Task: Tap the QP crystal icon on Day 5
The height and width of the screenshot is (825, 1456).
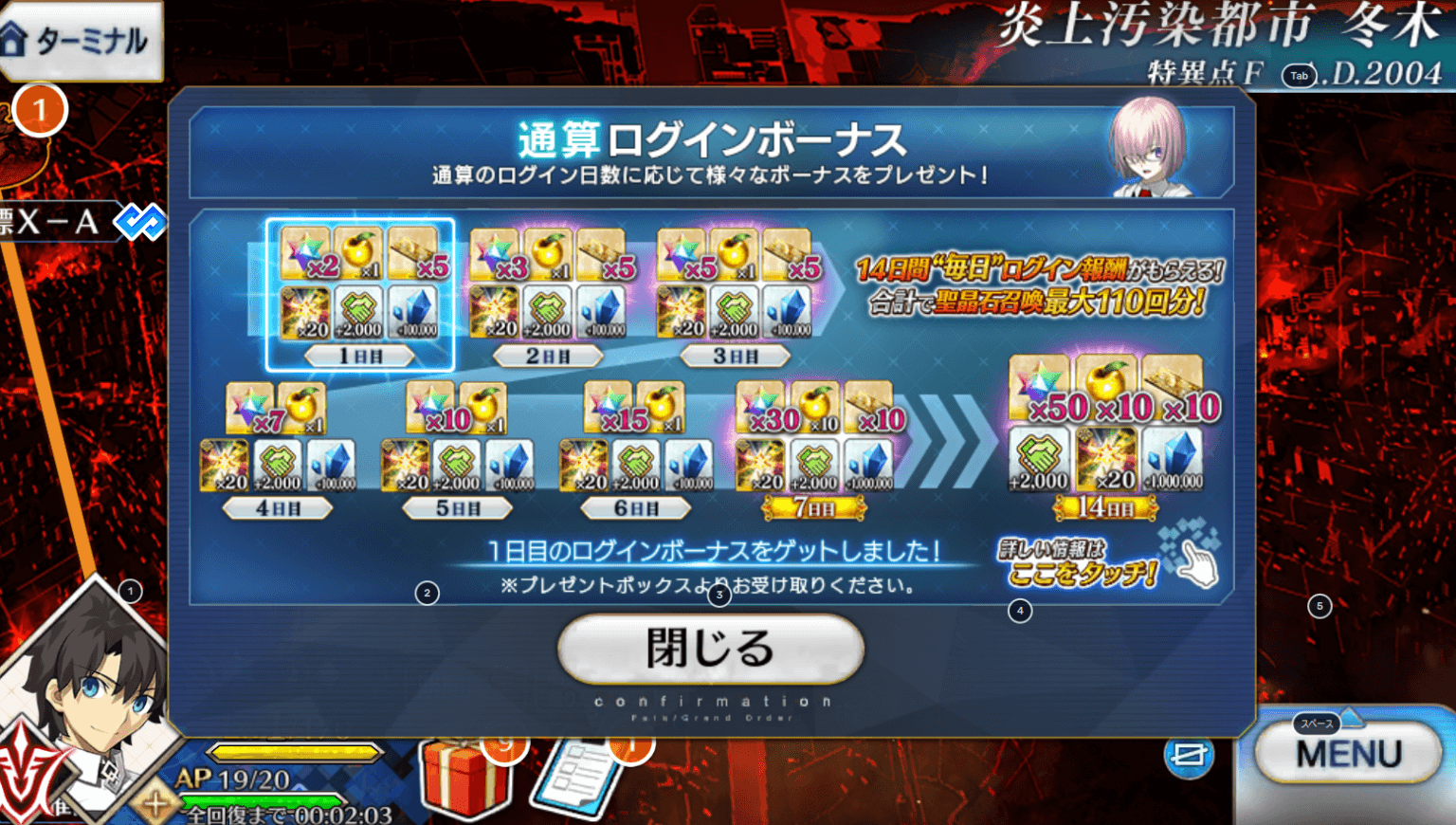Action: coord(511,465)
